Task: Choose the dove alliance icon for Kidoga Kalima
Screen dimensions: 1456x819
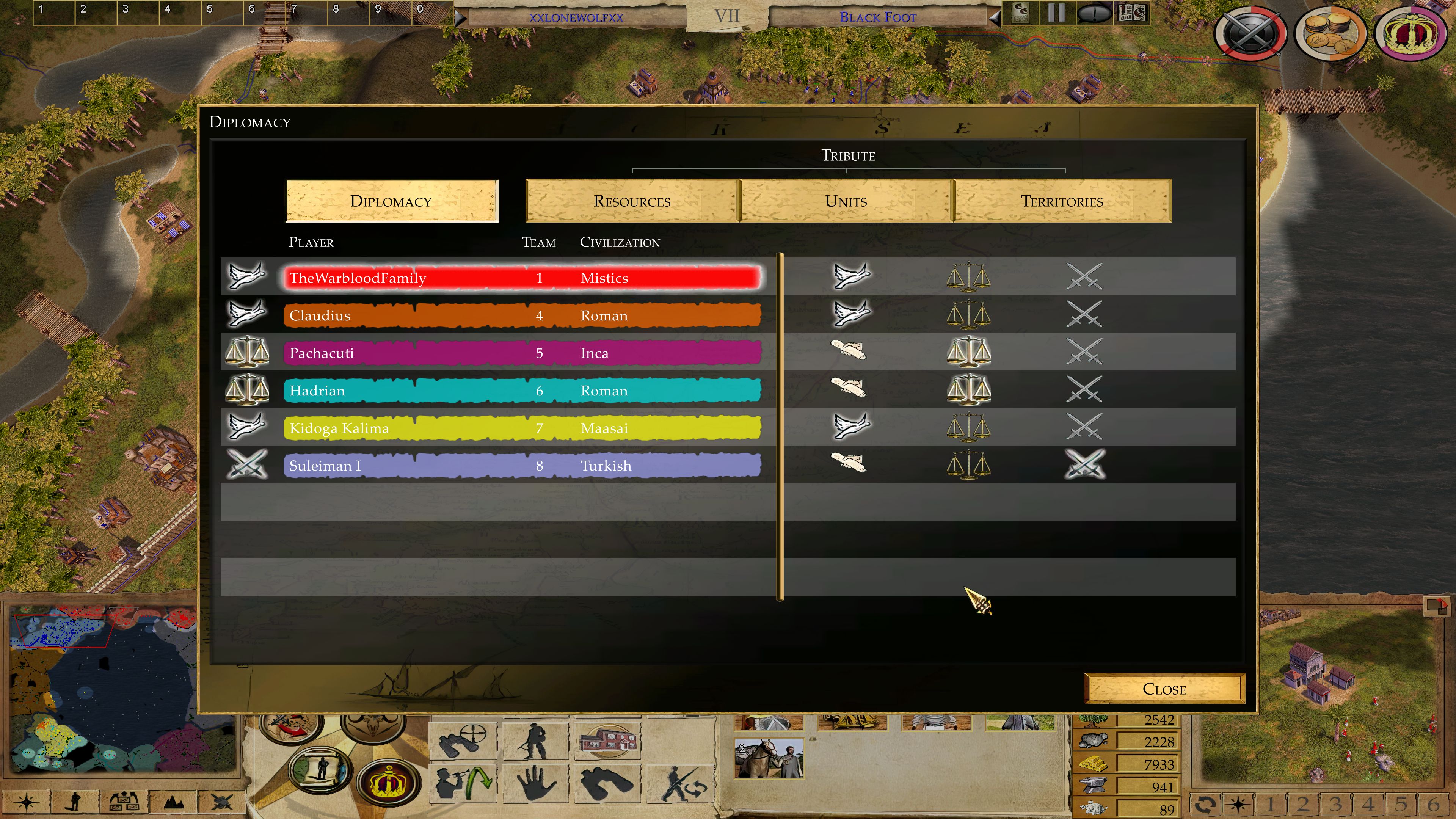Action: [851, 427]
